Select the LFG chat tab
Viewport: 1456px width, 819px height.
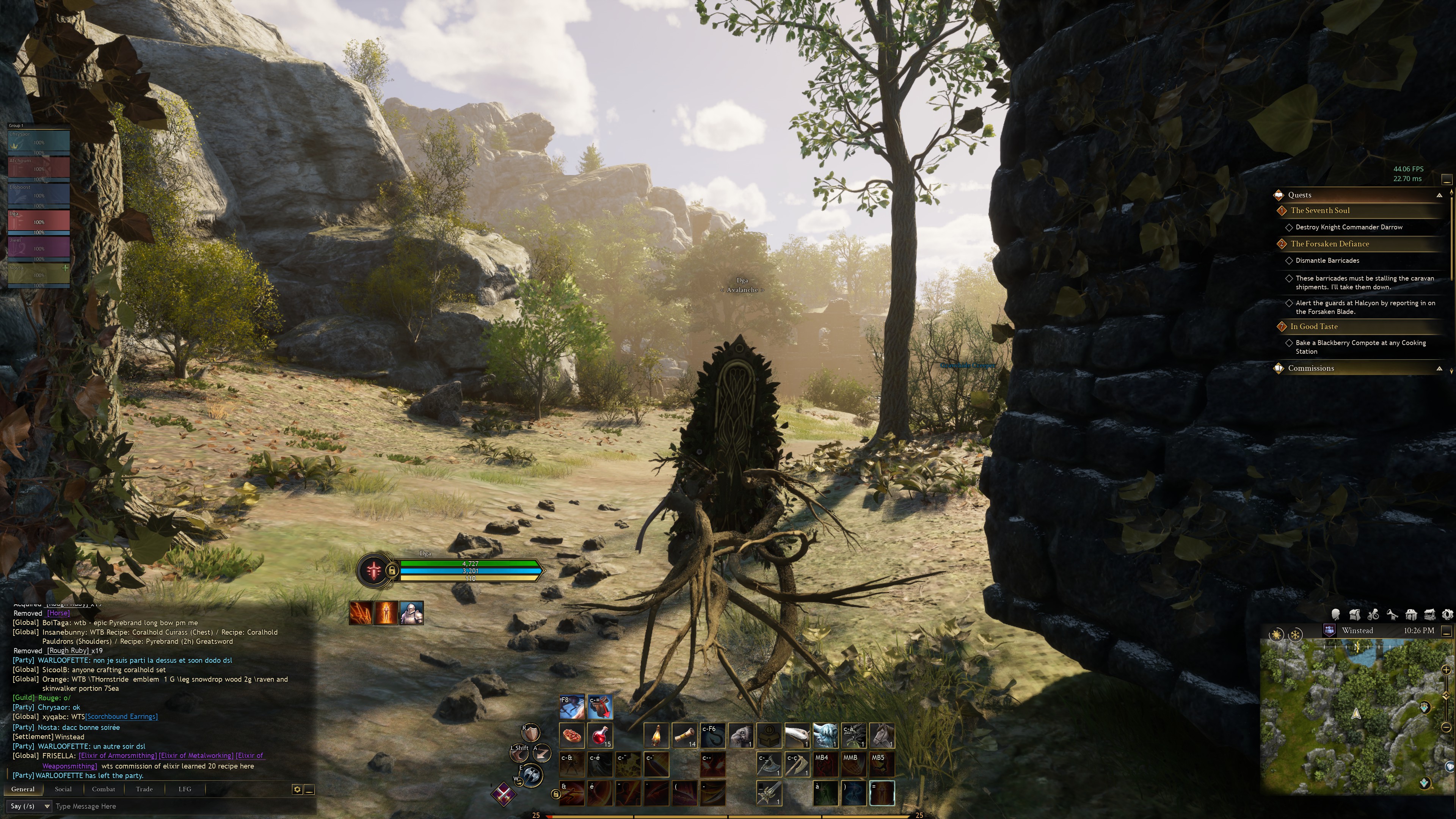pyautogui.click(x=185, y=789)
